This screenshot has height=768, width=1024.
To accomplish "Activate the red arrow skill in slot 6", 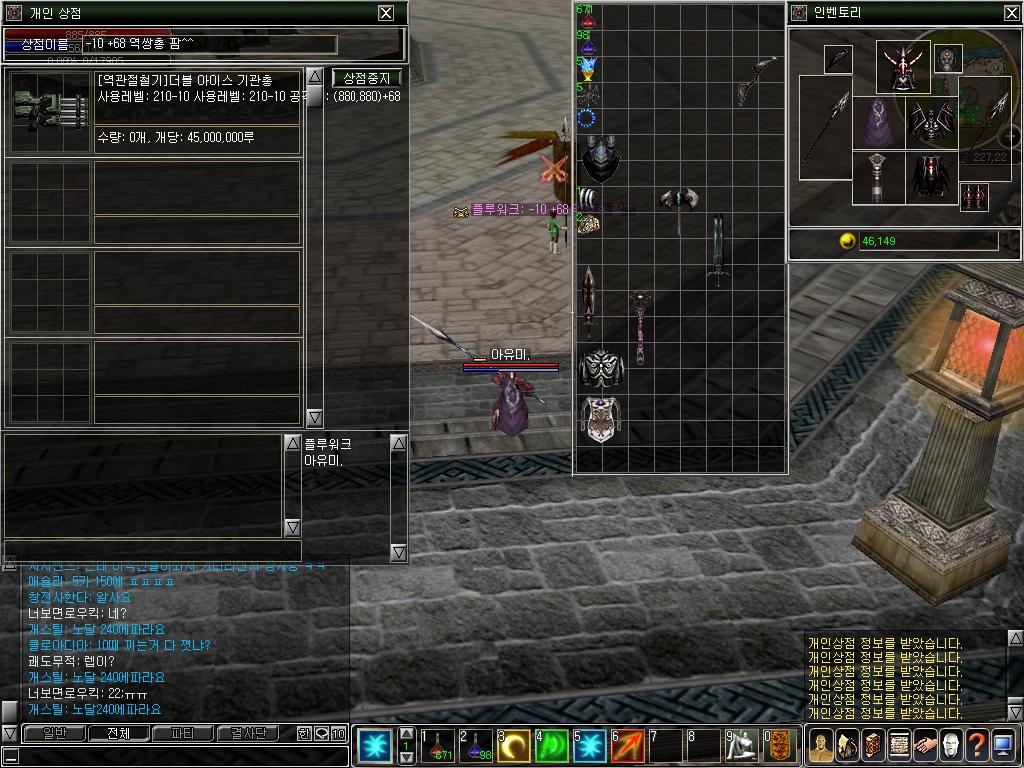I will [627, 746].
